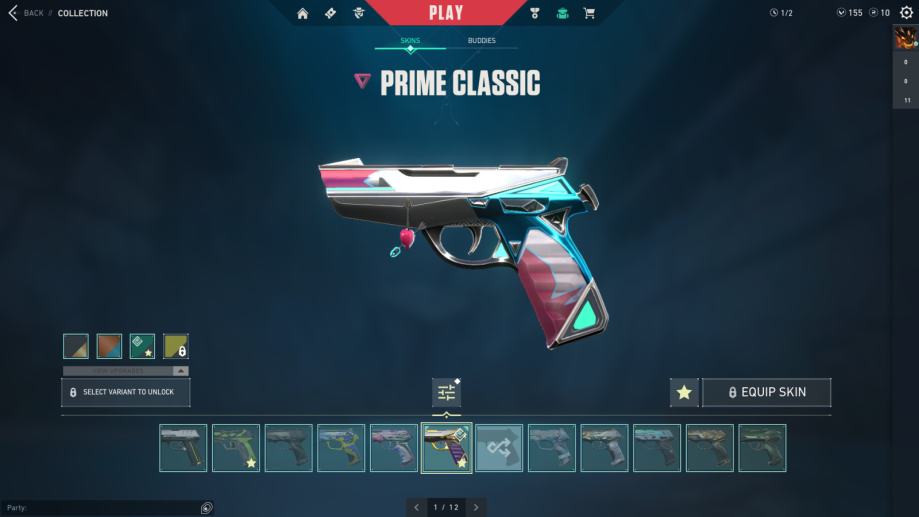The height and width of the screenshot is (517, 919).
Task: Open the filter sliders button
Action: click(446, 392)
